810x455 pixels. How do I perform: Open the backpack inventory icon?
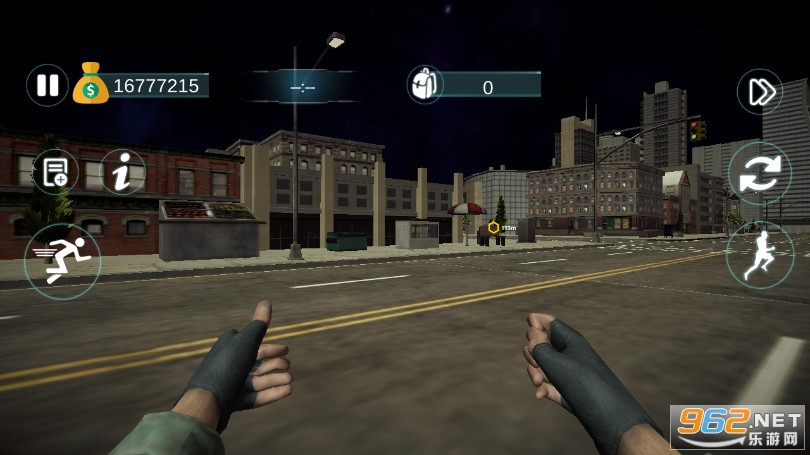(x=425, y=85)
